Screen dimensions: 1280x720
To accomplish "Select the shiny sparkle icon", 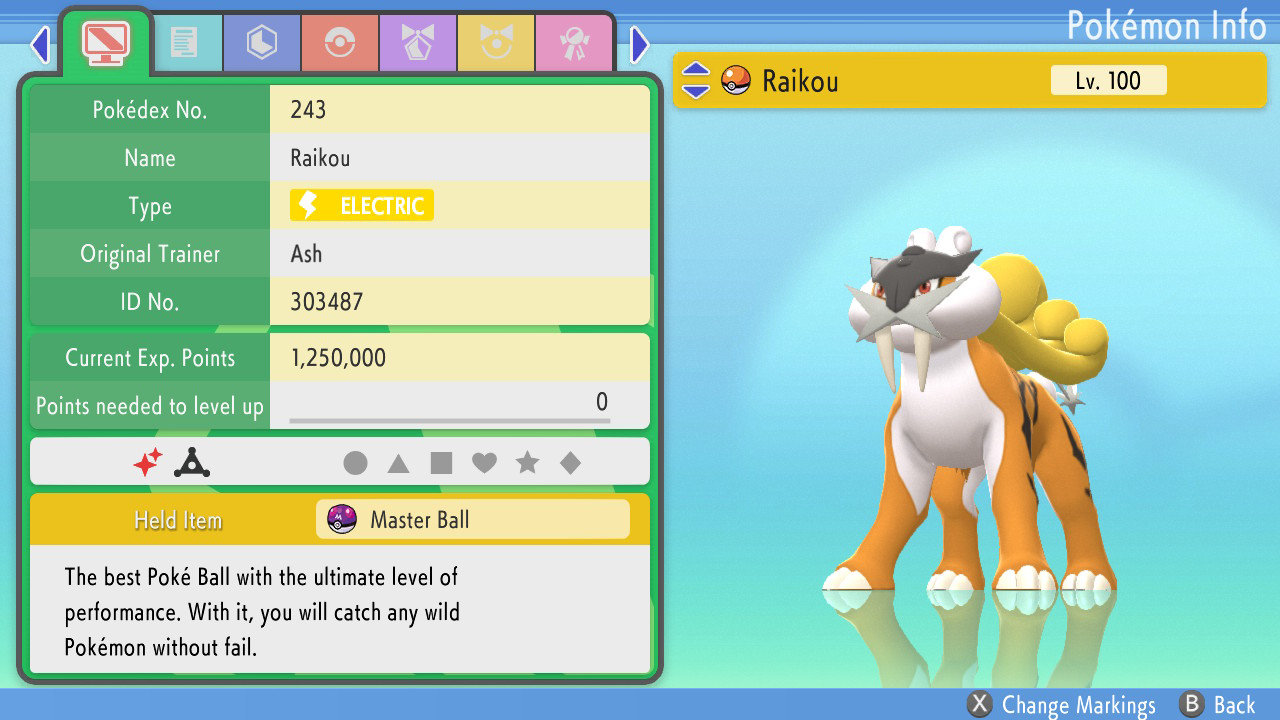I will point(146,461).
